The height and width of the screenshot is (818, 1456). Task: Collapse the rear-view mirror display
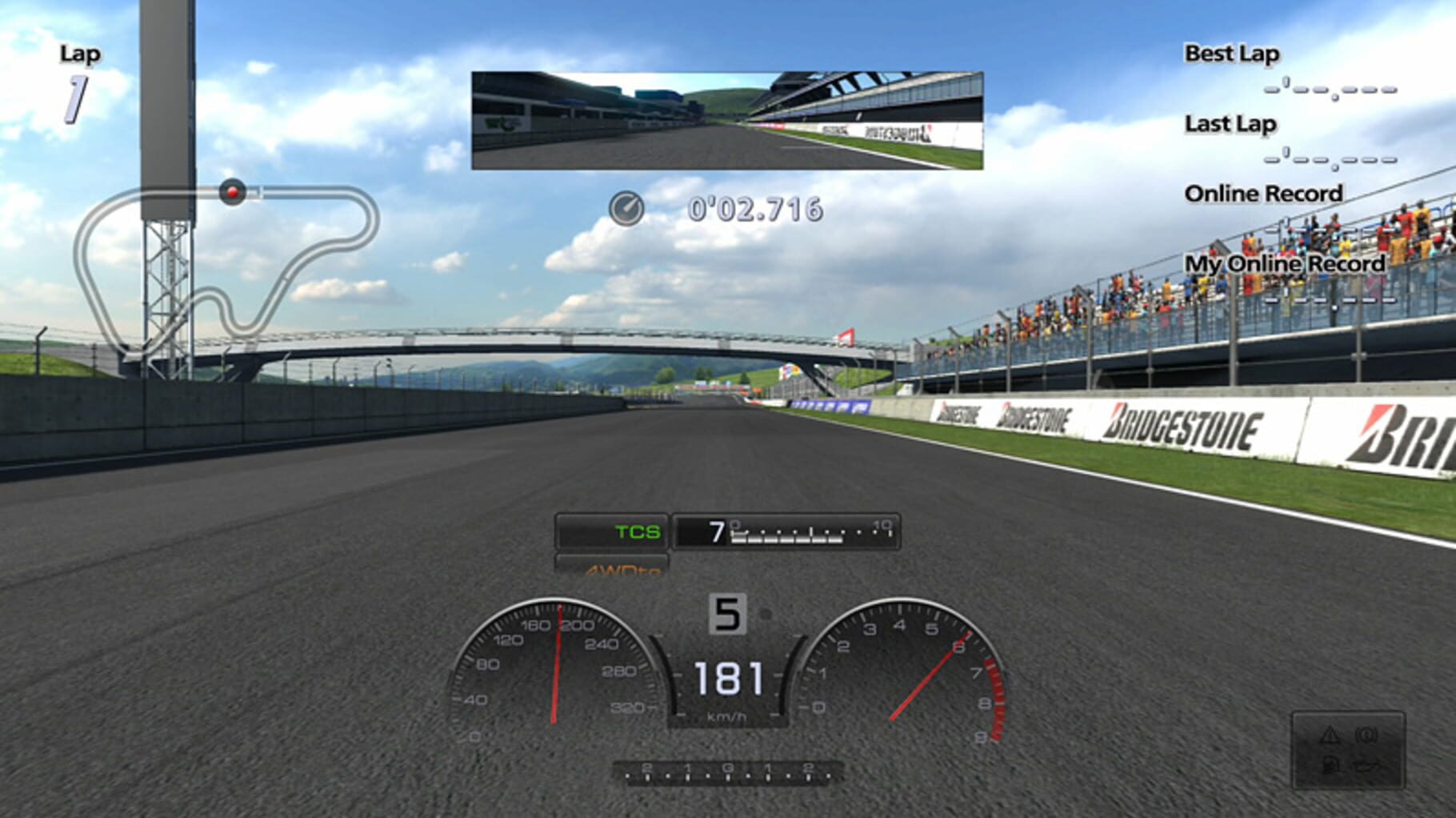726,120
